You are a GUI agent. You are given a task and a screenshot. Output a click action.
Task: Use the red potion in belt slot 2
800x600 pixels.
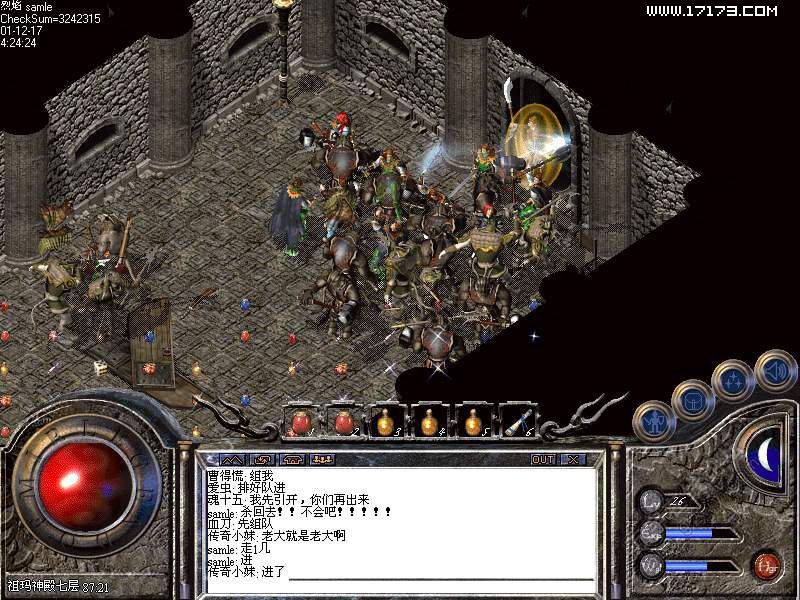pyautogui.click(x=344, y=422)
